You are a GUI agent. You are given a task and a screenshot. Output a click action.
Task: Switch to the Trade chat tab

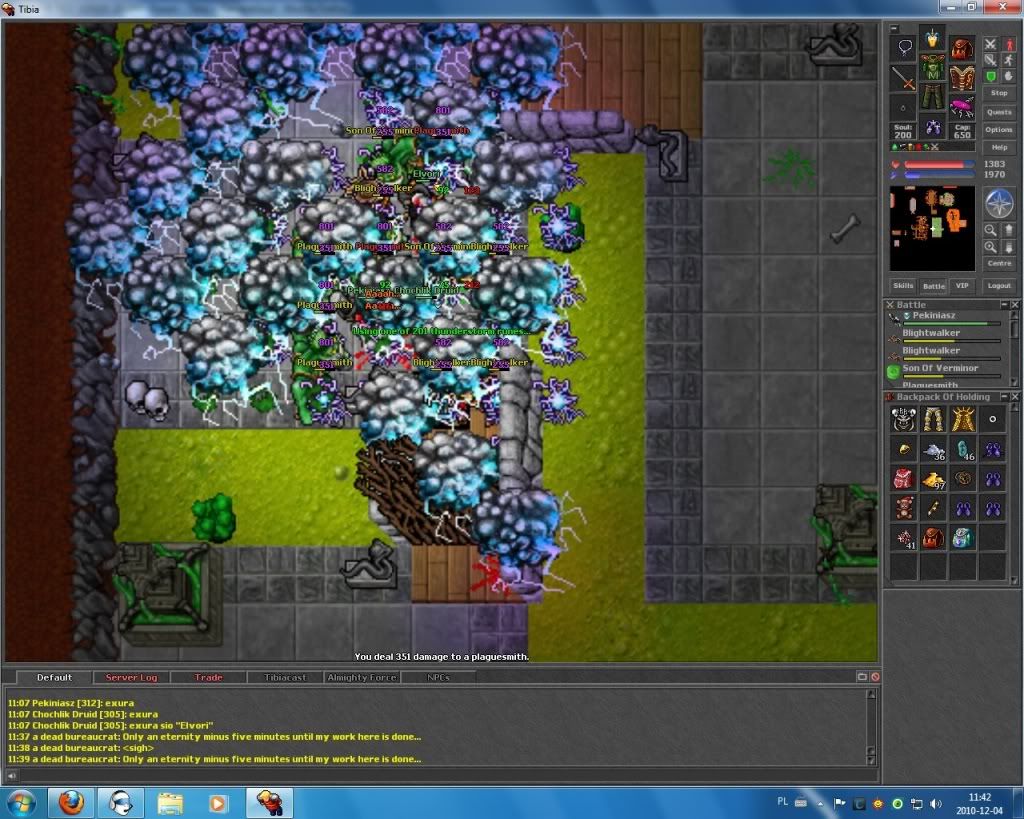pos(208,678)
